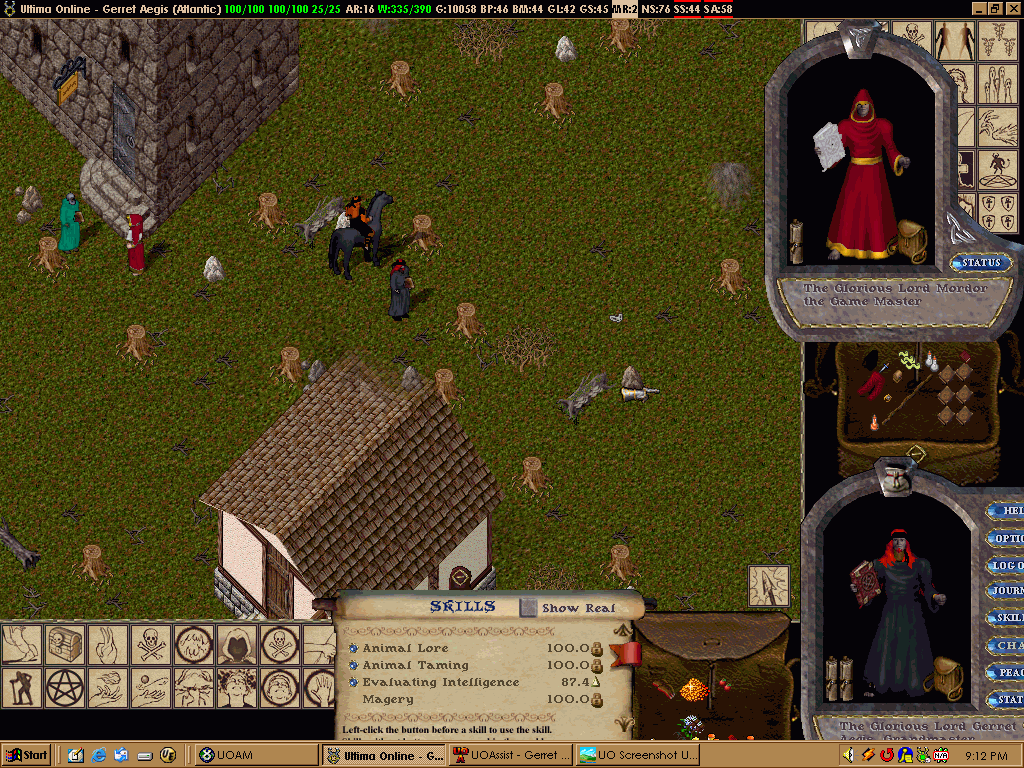The height and width of the screenshot is (768, 1024).
Task: Click the Peace mode toggle button
Action: point(1008,673)
